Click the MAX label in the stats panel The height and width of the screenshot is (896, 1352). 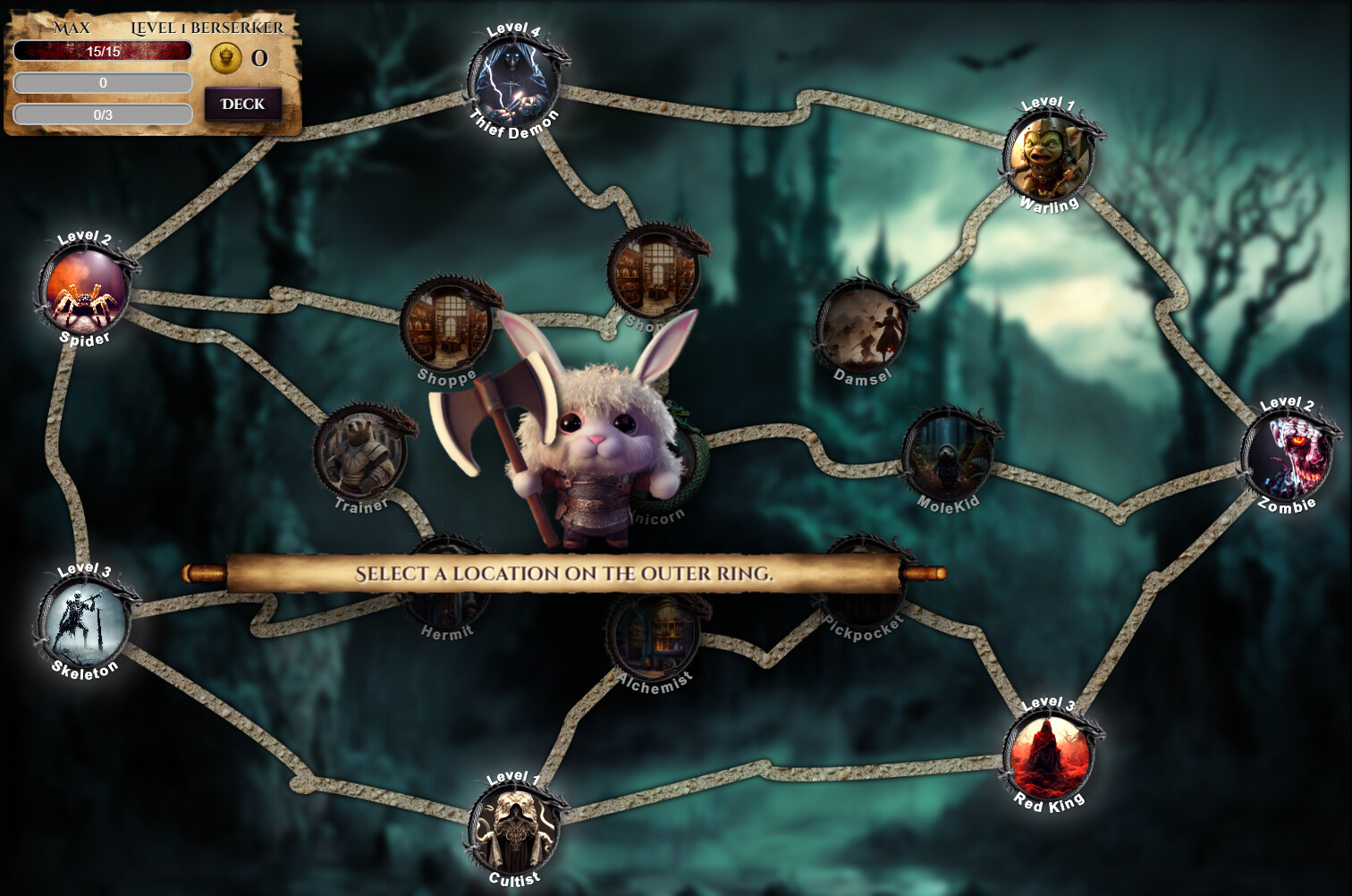click(x=72, y=28)
